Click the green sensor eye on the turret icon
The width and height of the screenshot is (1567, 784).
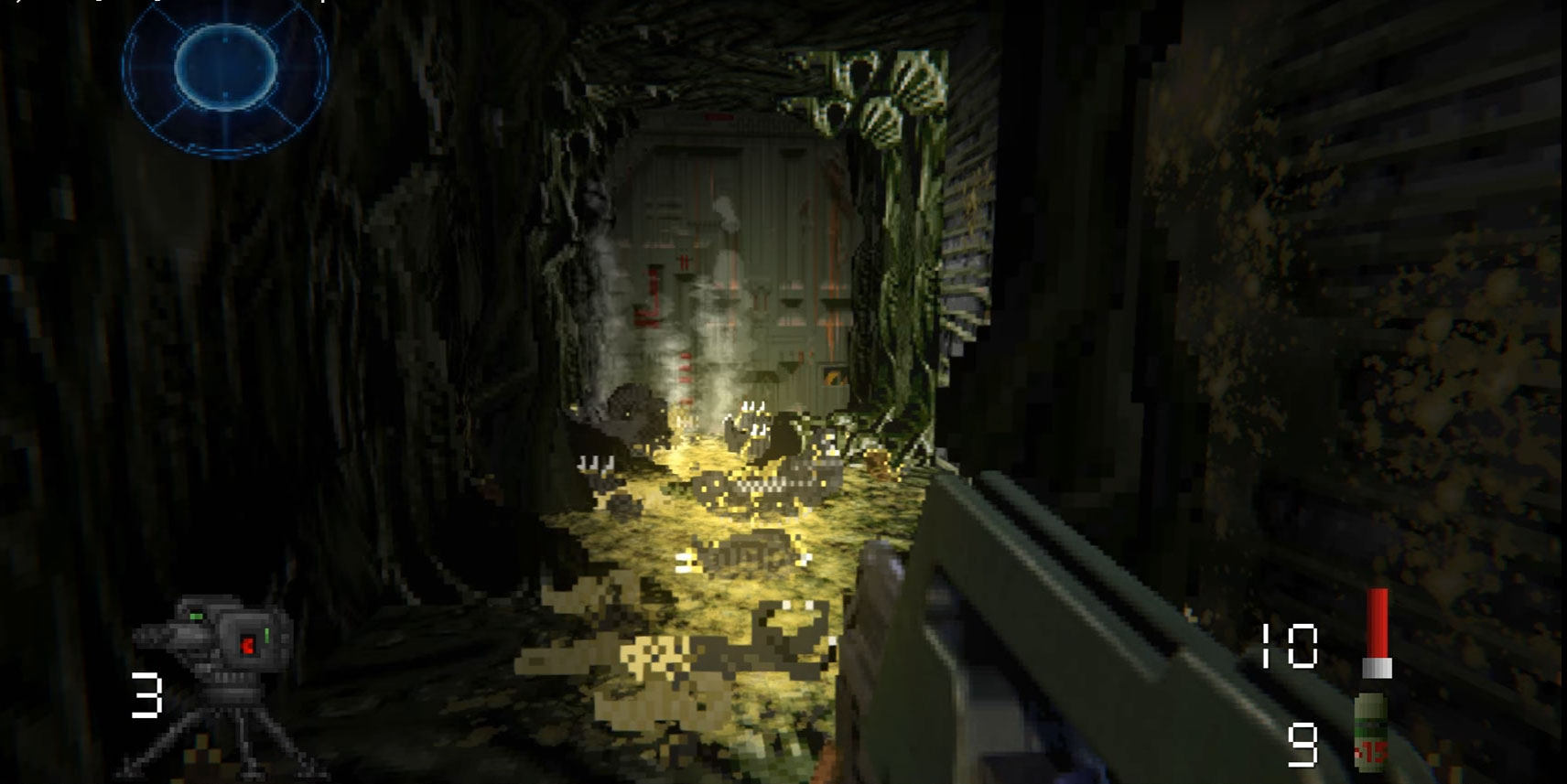[x=197, y=615]
